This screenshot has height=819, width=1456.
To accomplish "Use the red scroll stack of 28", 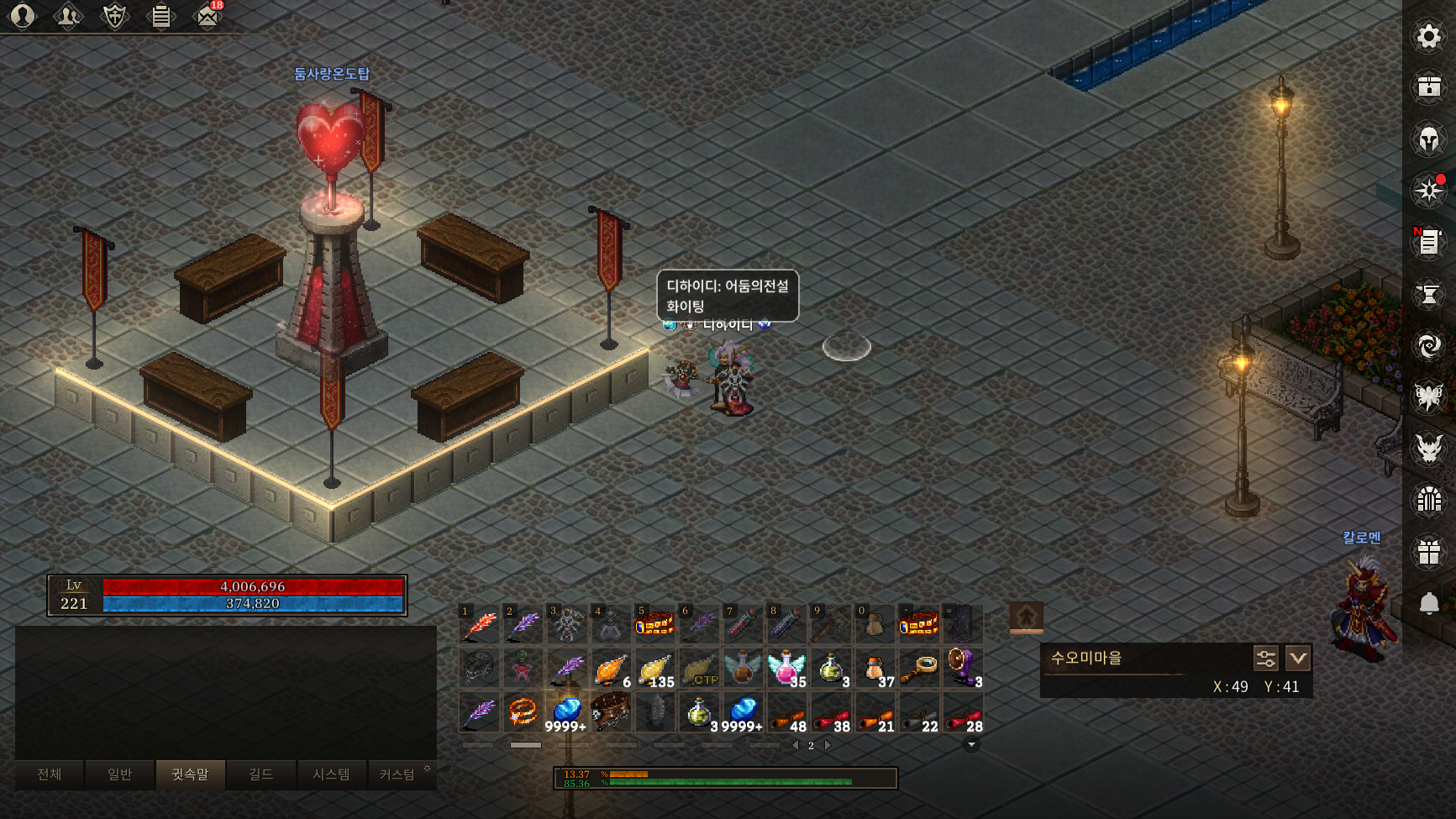I will [x=962, y=713].
